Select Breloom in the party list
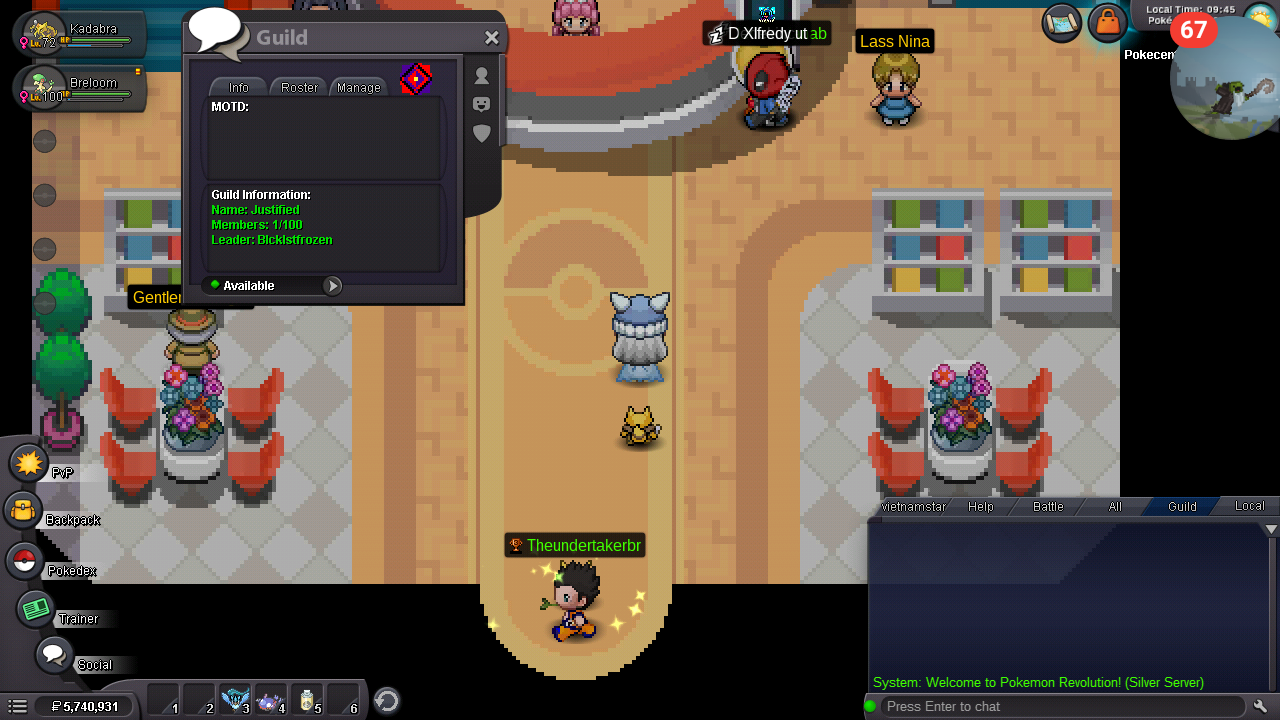 80,89
